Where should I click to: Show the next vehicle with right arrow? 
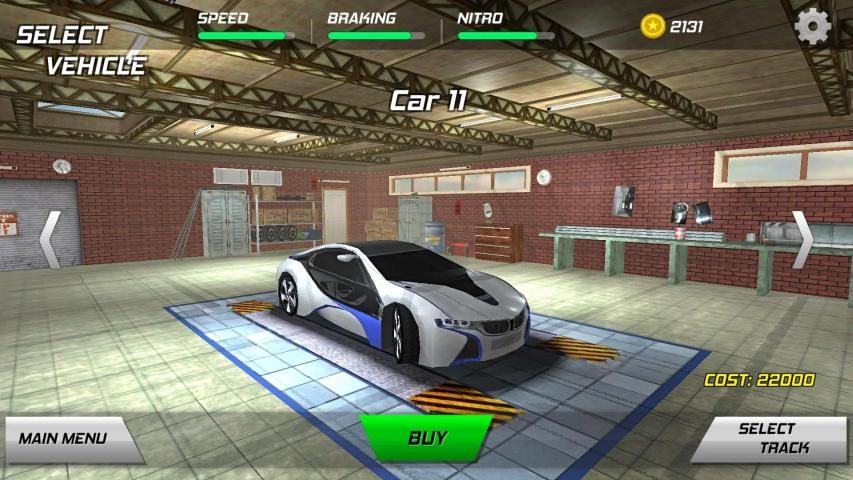(x=803, y=240)
